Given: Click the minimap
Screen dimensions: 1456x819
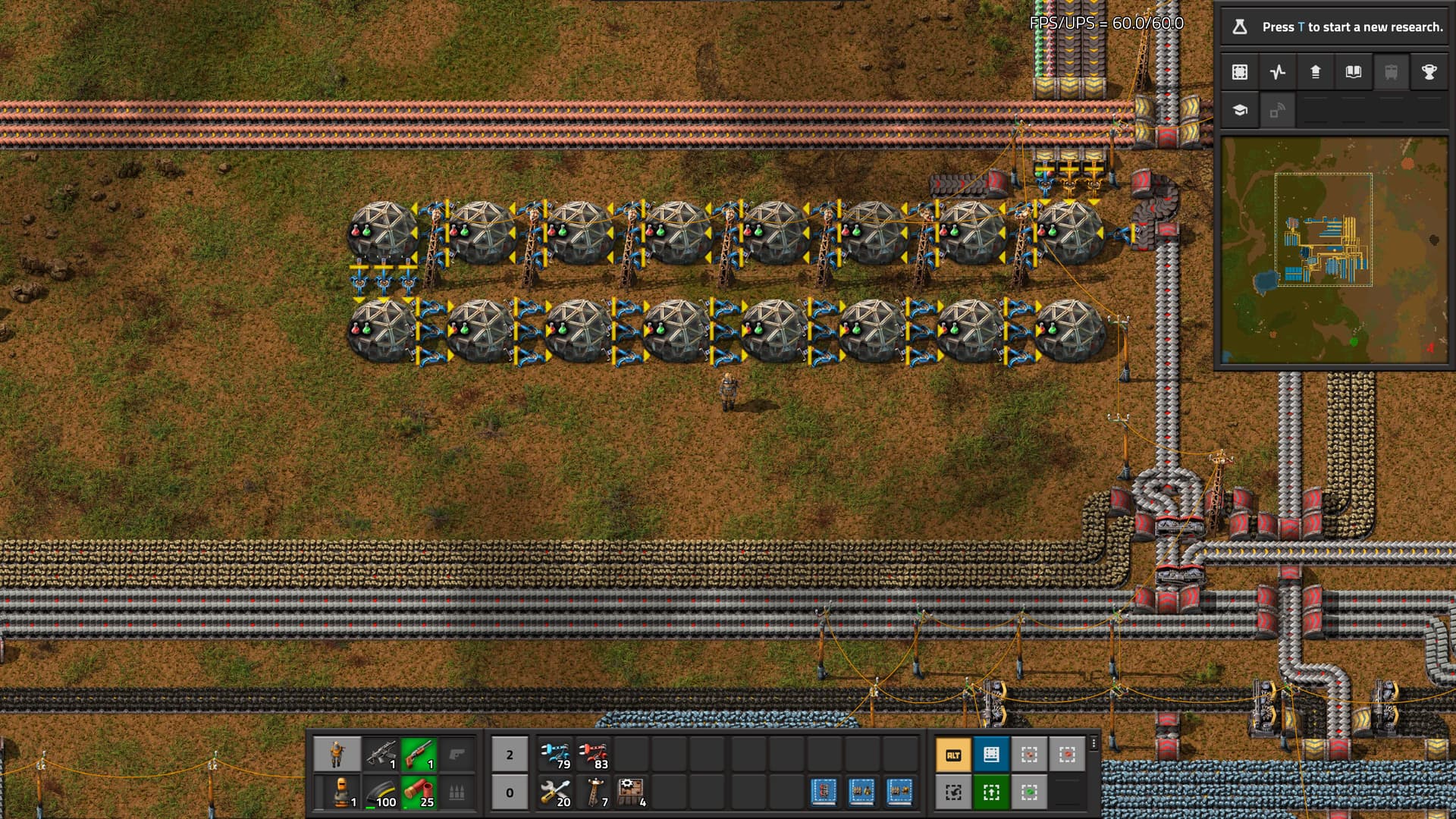Looking at the screenshot, I should [1334, 250].
